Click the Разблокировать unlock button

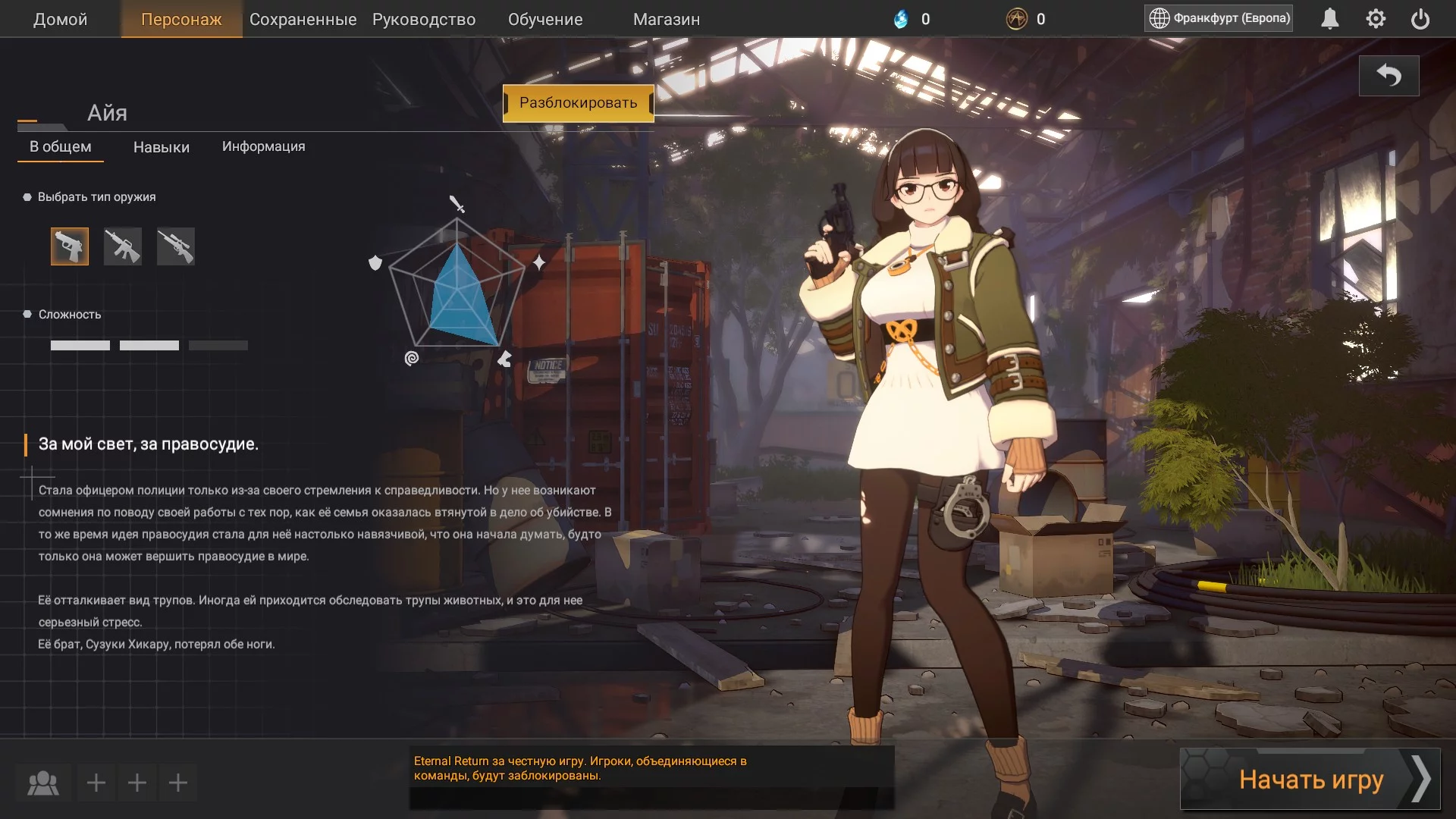click(x=578, y=103)
